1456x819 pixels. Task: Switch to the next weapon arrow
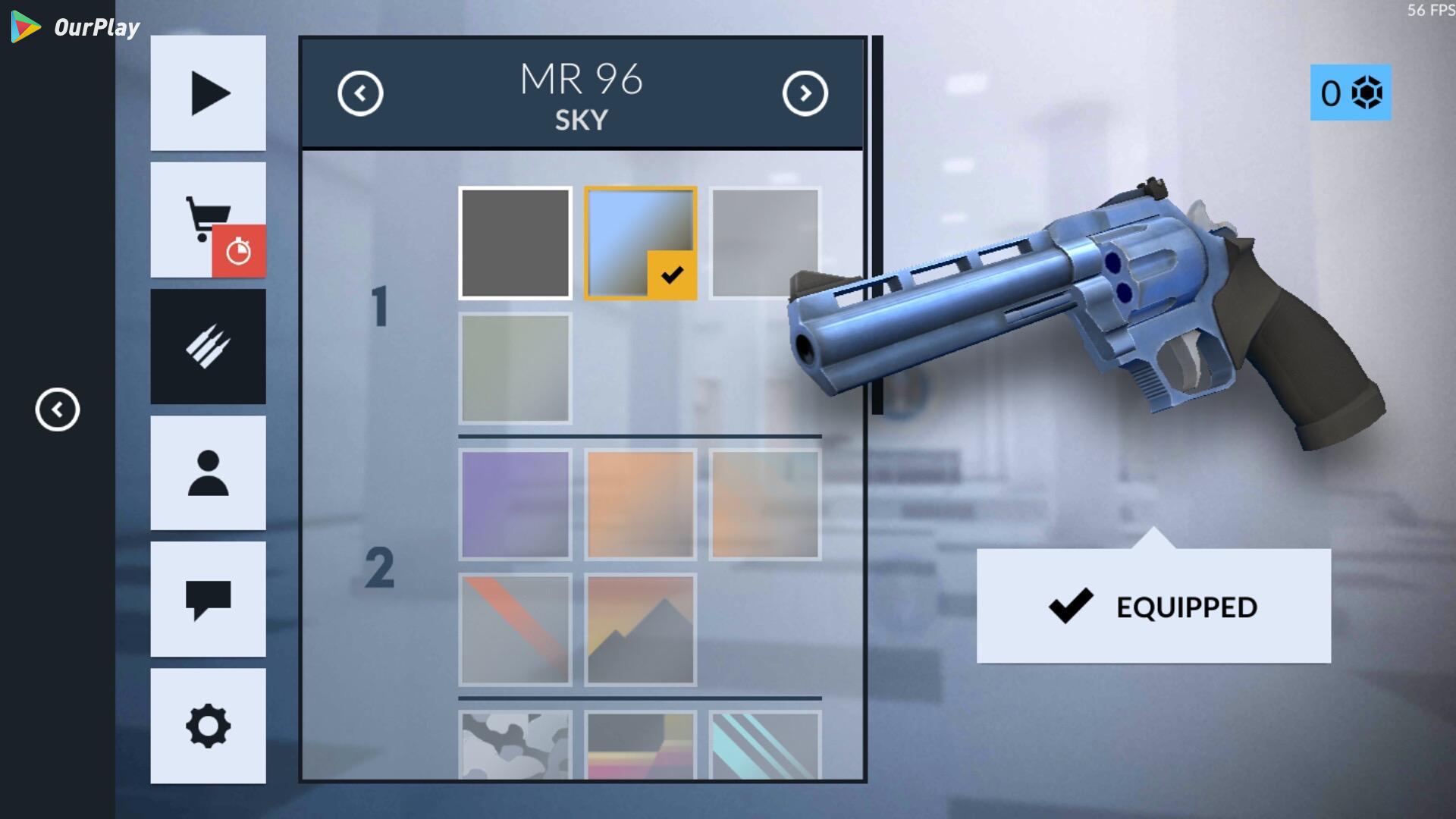[x=805, y=93]
